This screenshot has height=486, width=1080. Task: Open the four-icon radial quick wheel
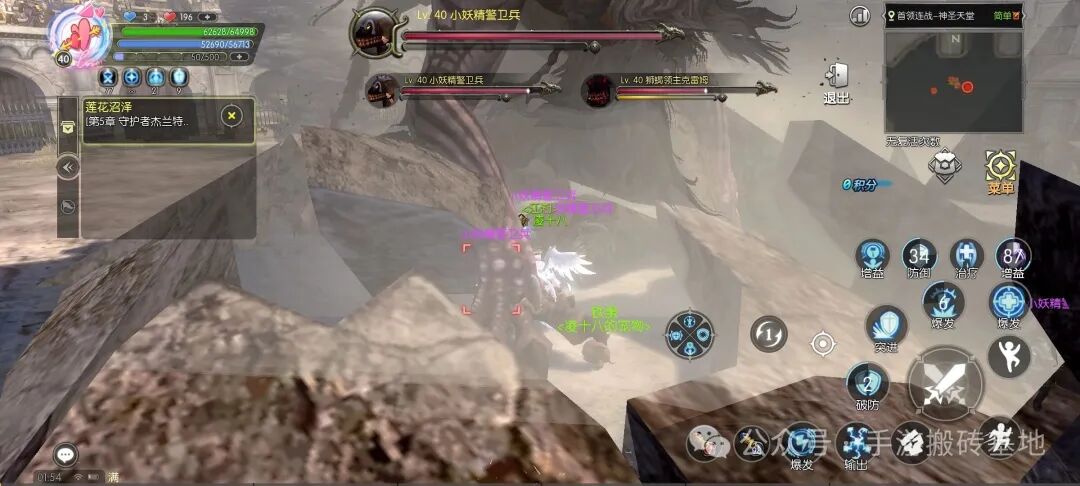coord(690,333)
